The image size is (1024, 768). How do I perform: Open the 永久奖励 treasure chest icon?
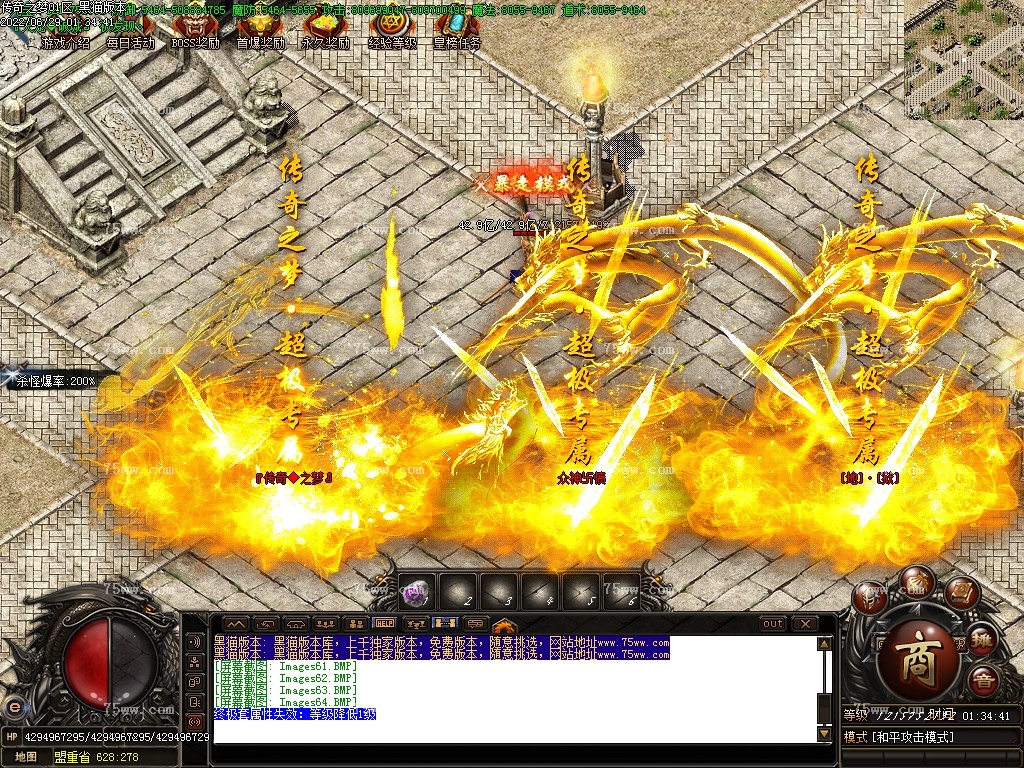(x=326, y=32)
